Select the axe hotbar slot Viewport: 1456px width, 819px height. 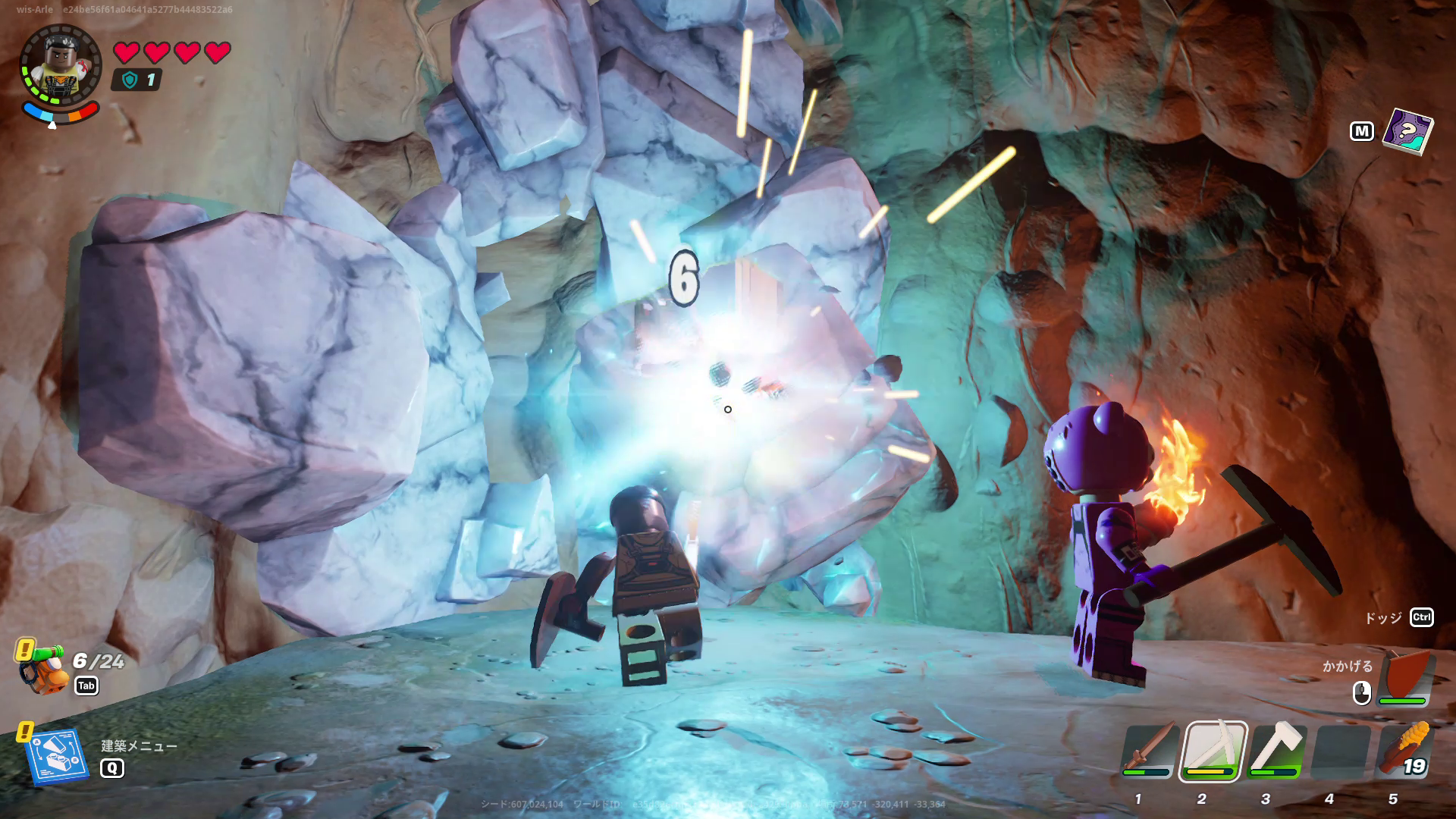[1276, 751]
